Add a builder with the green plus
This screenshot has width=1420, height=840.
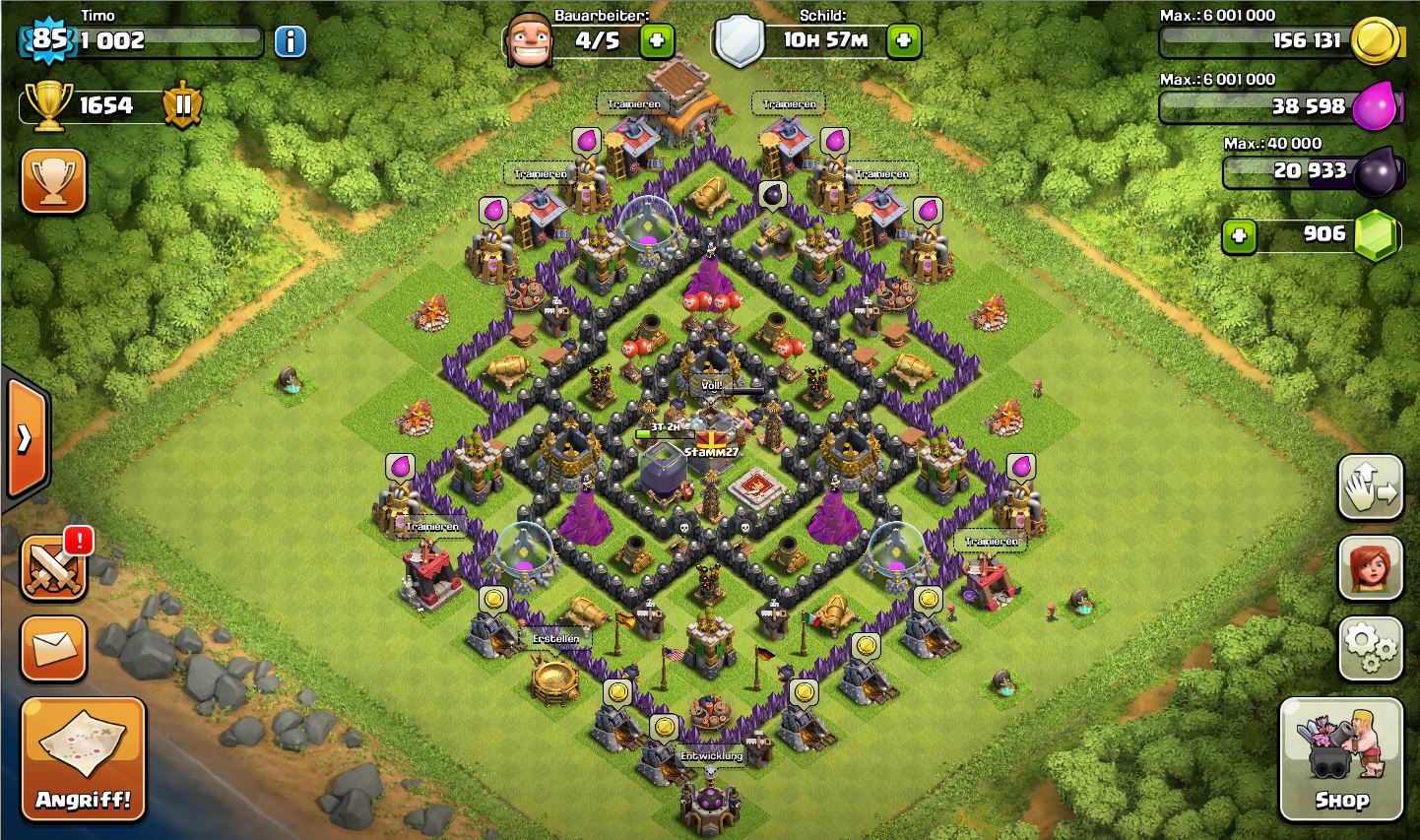[657, 41]
